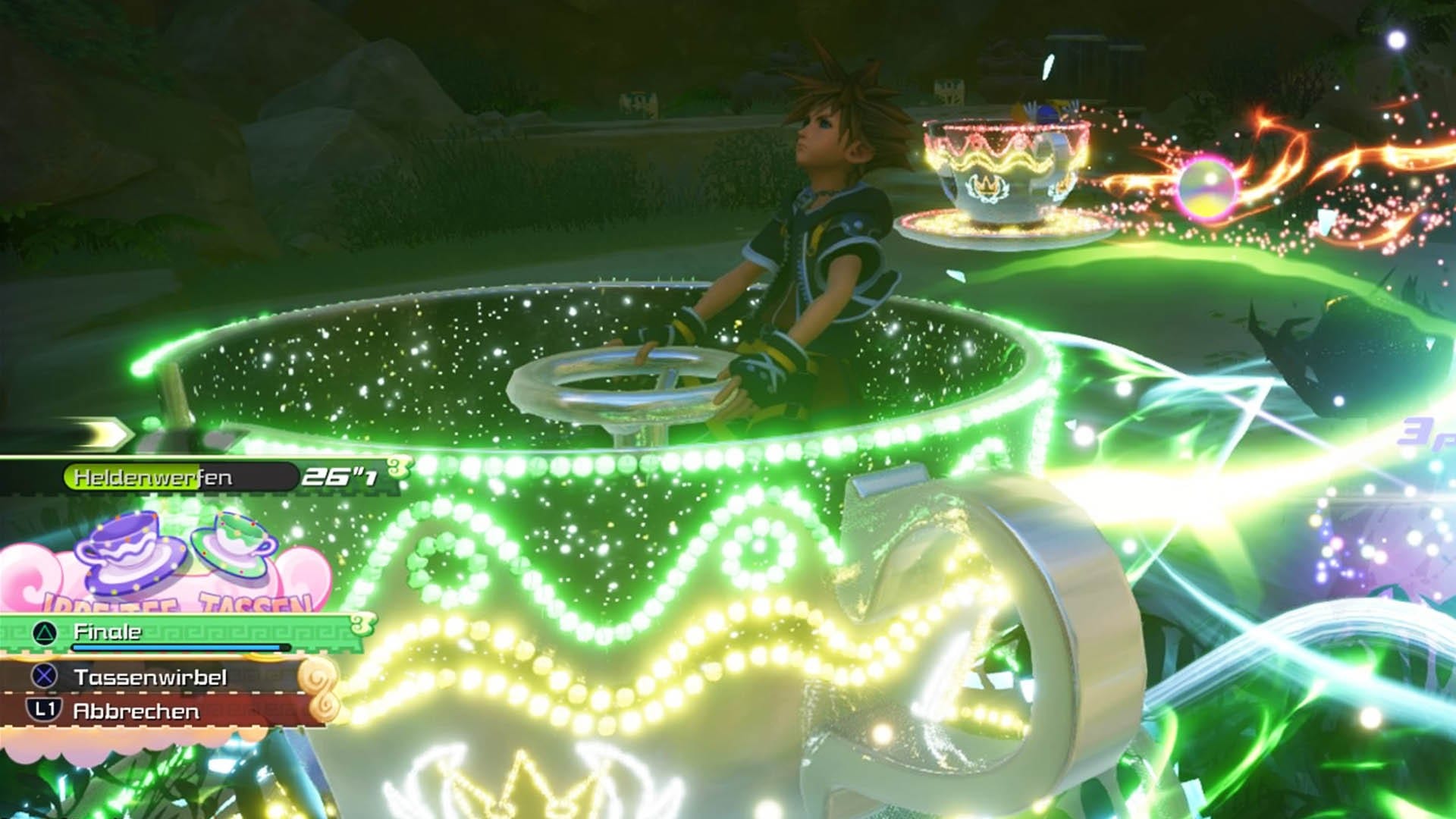Screen dimensions: 1456x819
Task: Choose the Tassenwirbel command
Action: coord(149,677)
